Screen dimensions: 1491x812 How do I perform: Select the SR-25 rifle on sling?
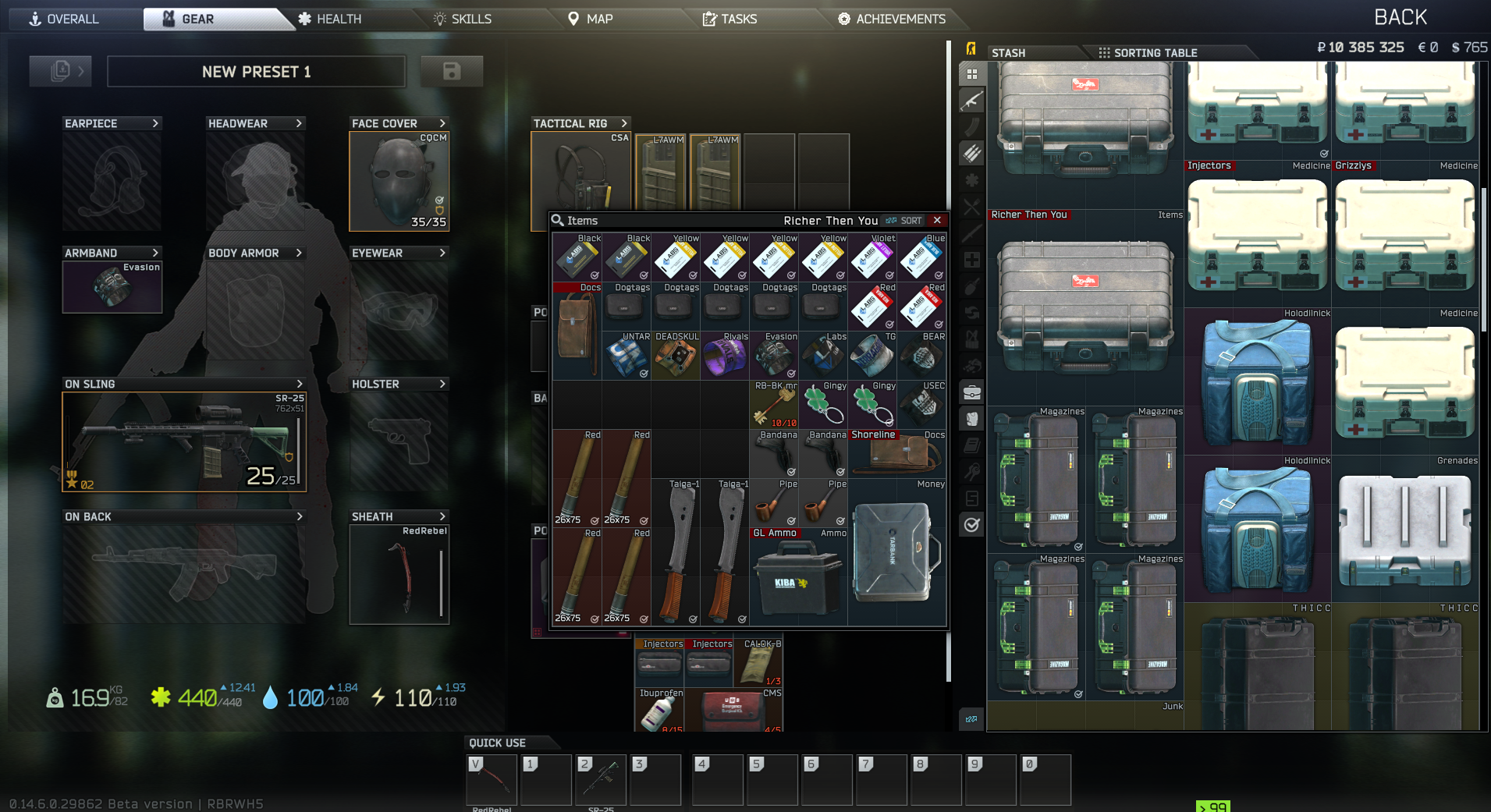(184, 441)
